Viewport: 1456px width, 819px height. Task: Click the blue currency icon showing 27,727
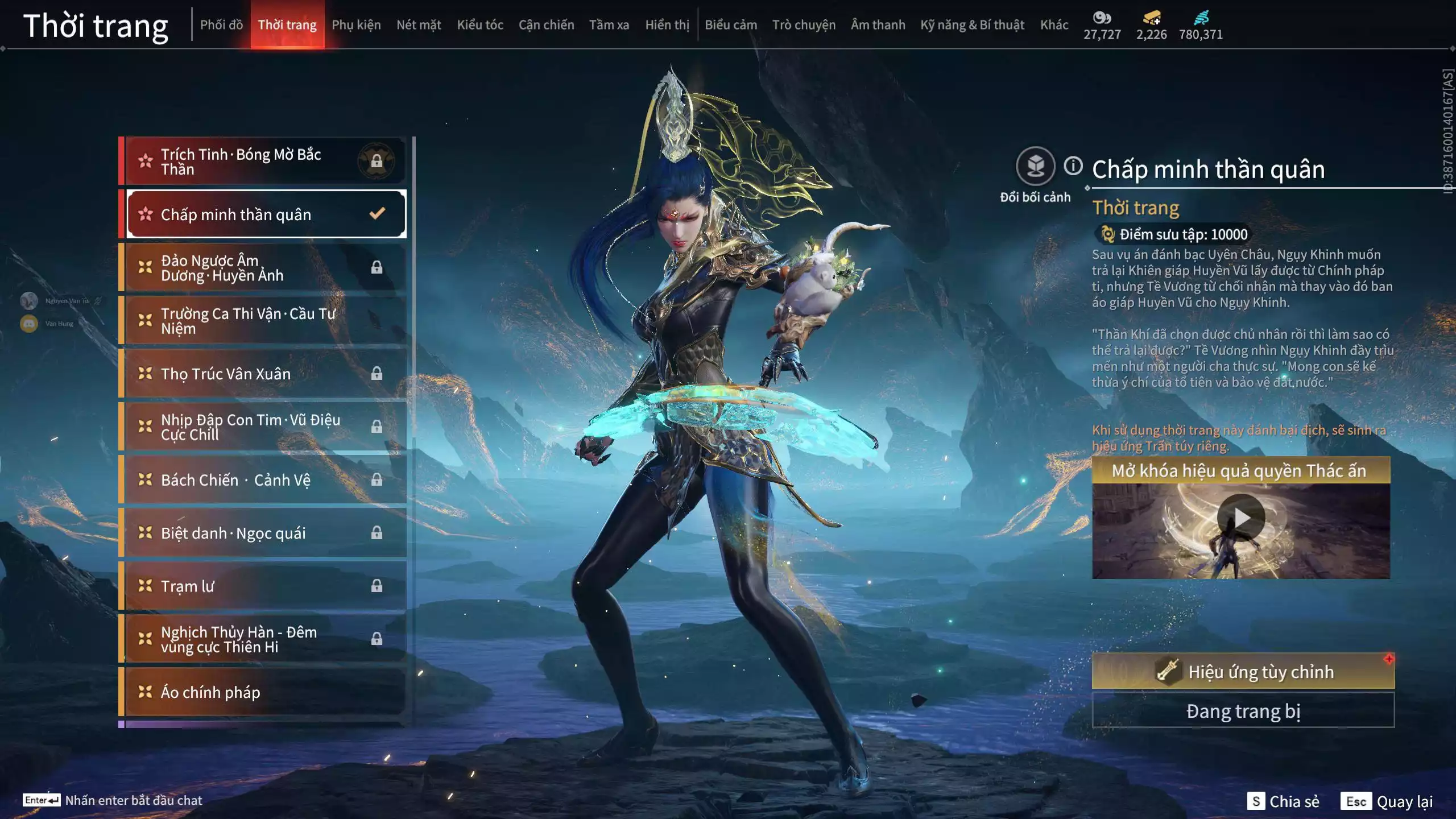pos(1102,18)
